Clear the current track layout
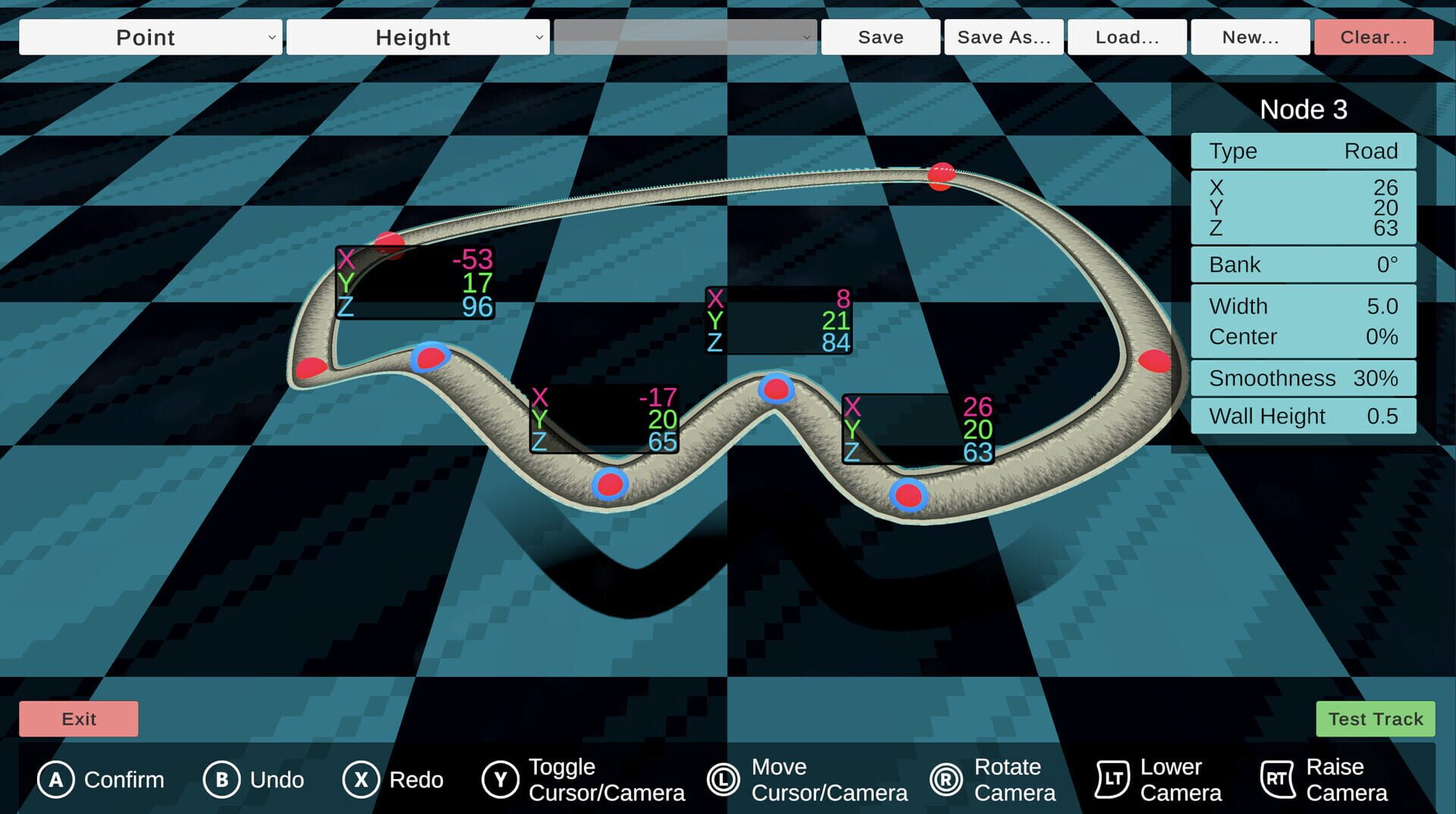This screenshot has height=814, width=1456. [x=1373, y=36]
